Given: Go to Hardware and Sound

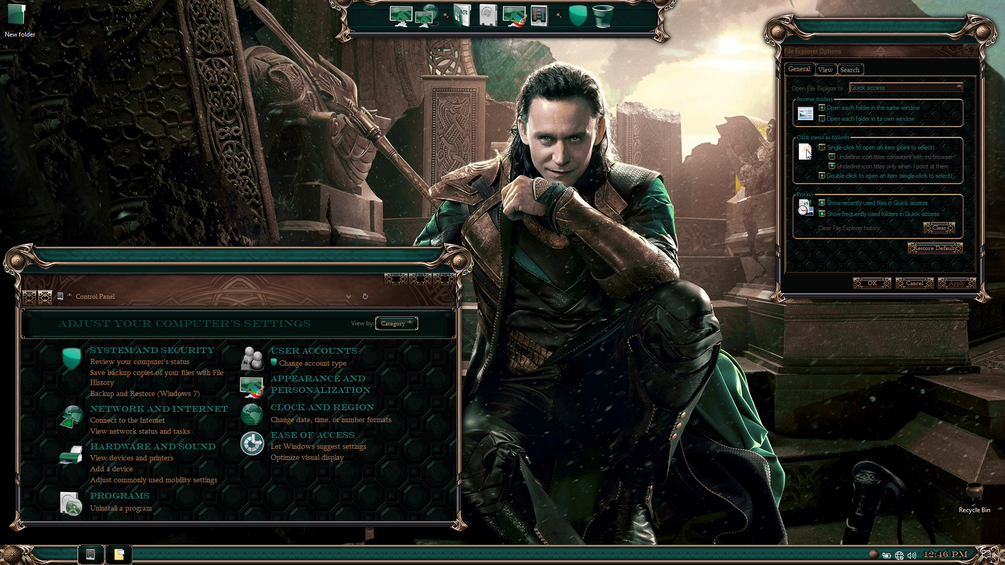Looking at the screenshot, I should (152, 447).
